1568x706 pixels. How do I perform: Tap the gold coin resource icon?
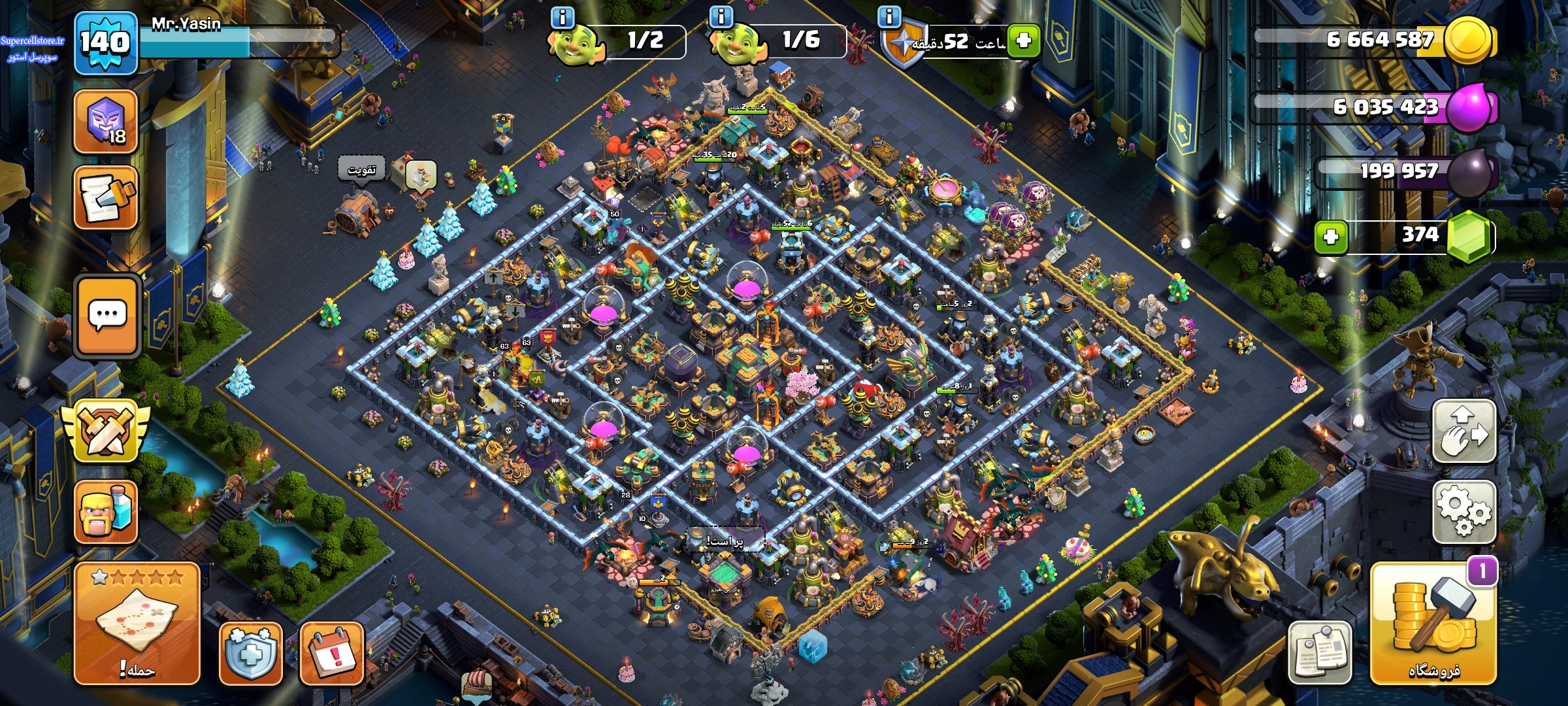pyautogui.click(x=1468, y=41)
